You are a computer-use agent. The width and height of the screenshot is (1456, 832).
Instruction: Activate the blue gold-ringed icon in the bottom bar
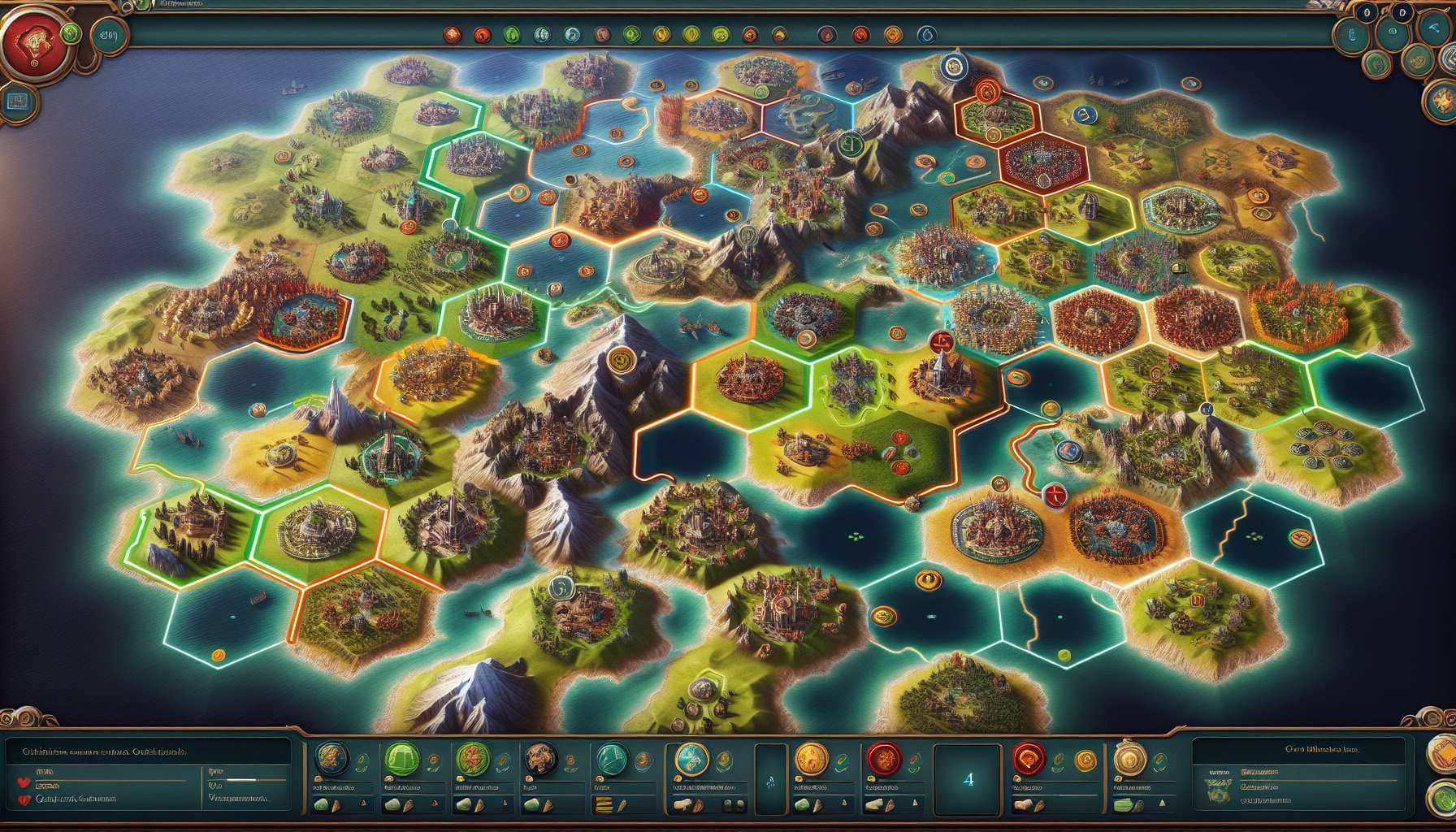(692, 760)
